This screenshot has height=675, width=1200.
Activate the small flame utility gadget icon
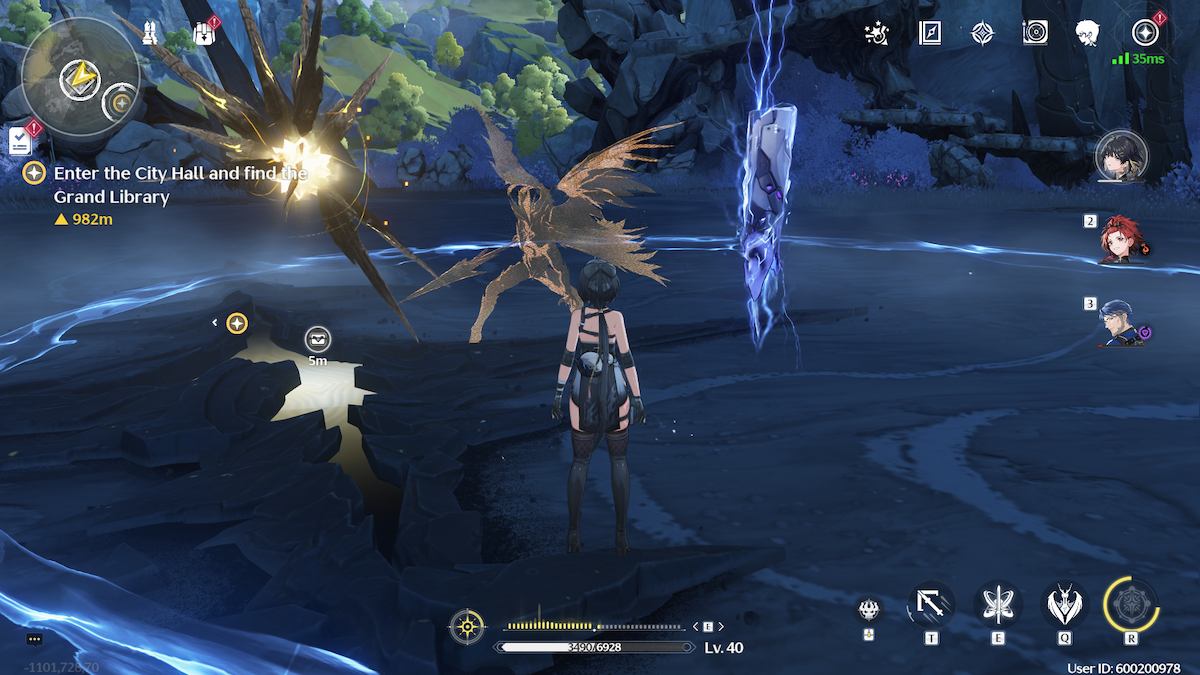pyautogui.click(x=868, y=607)
